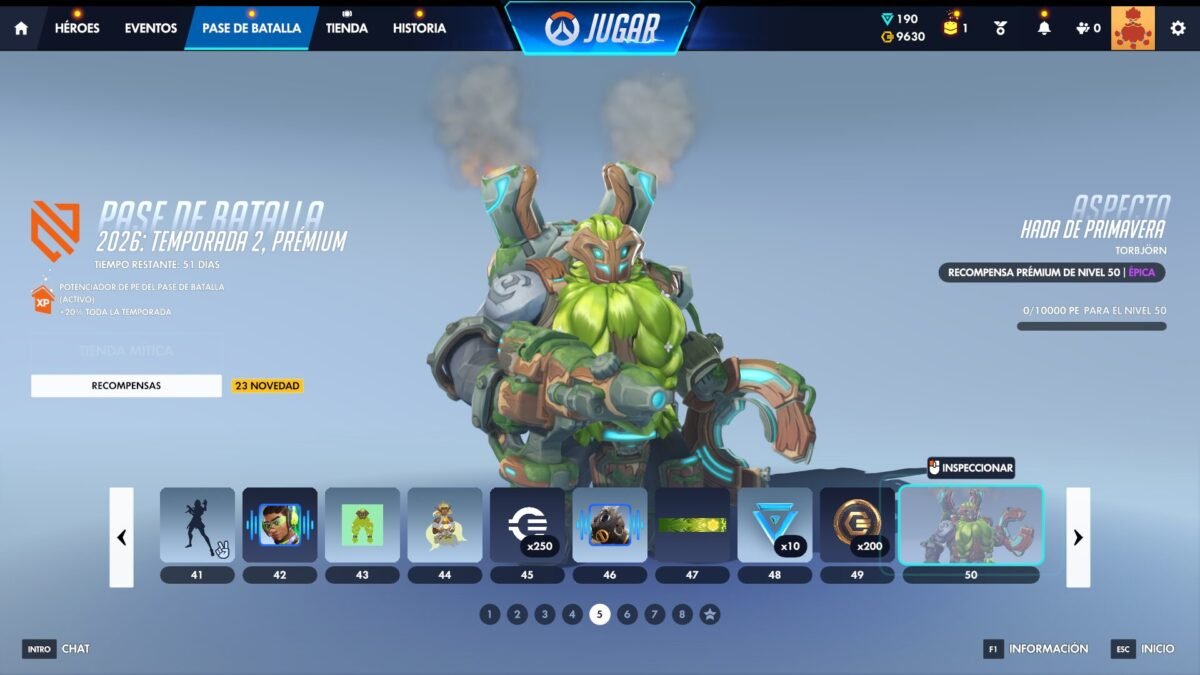The image size is (1200, 675).
Task: Show the next page of rewards
Action: 1078,537
